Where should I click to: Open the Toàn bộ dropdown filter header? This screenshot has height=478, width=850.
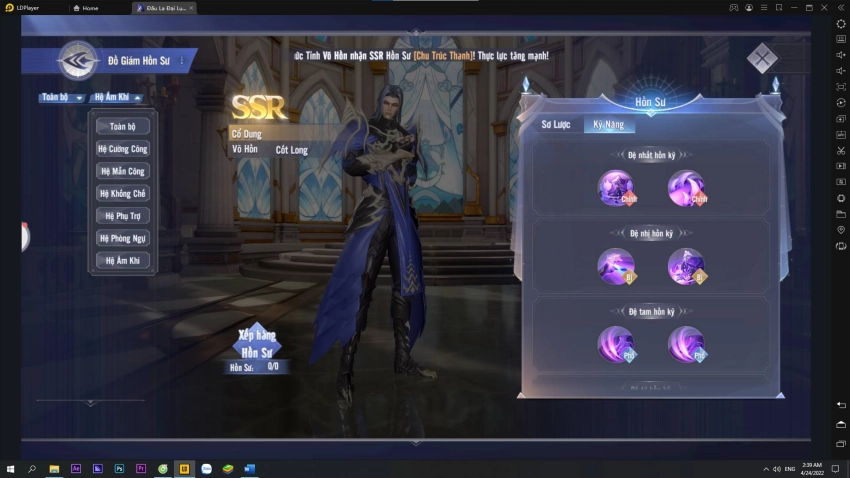tap(62, 97)
